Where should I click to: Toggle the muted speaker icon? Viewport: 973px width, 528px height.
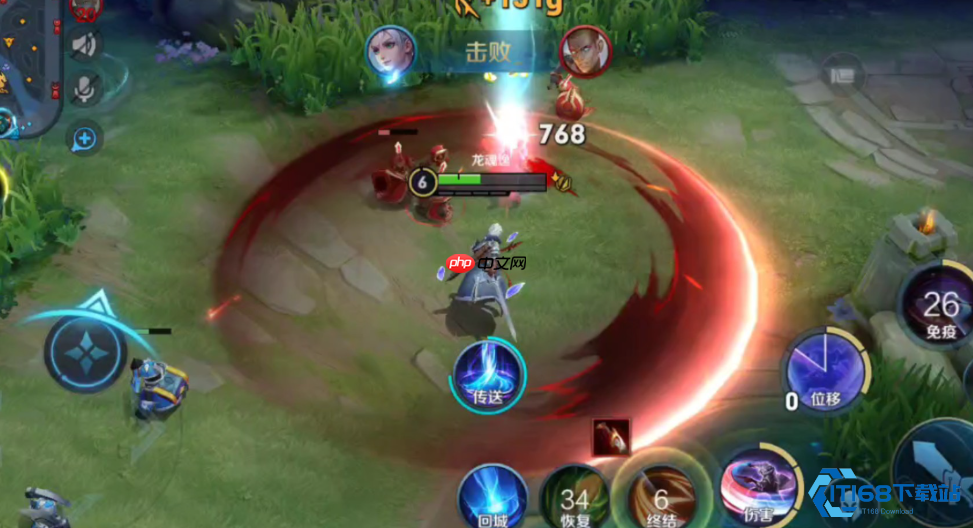click(x=84, y=44)
